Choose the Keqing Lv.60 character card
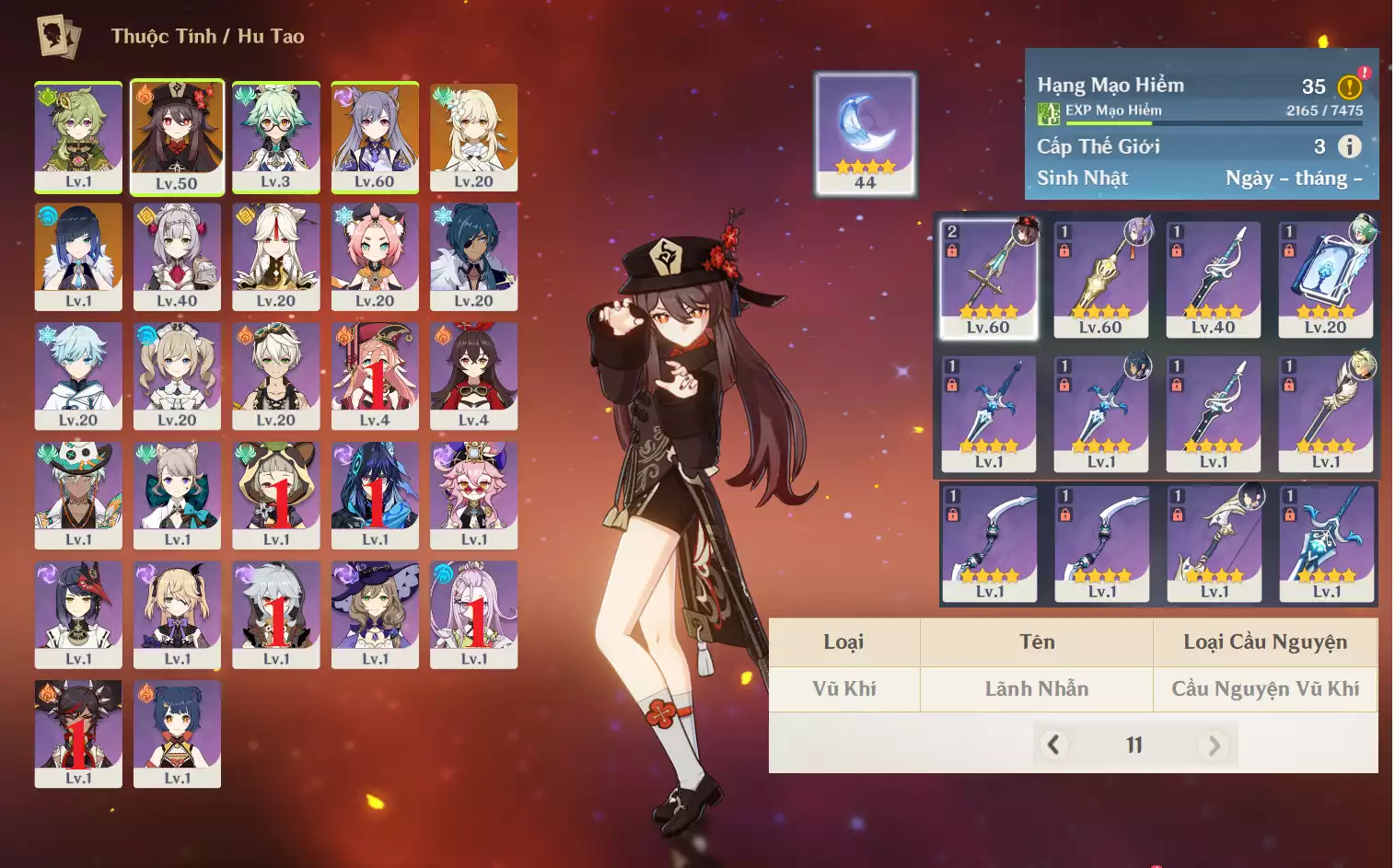 375,137
